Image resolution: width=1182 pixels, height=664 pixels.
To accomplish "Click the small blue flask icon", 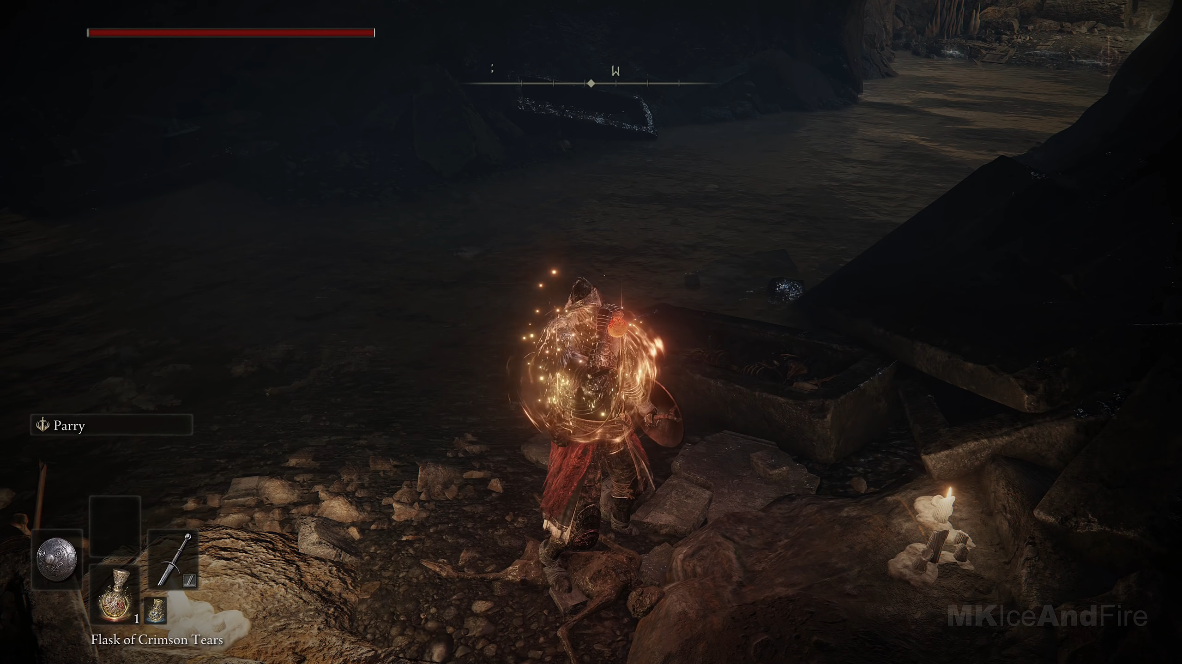I will (x=156, y=610).
